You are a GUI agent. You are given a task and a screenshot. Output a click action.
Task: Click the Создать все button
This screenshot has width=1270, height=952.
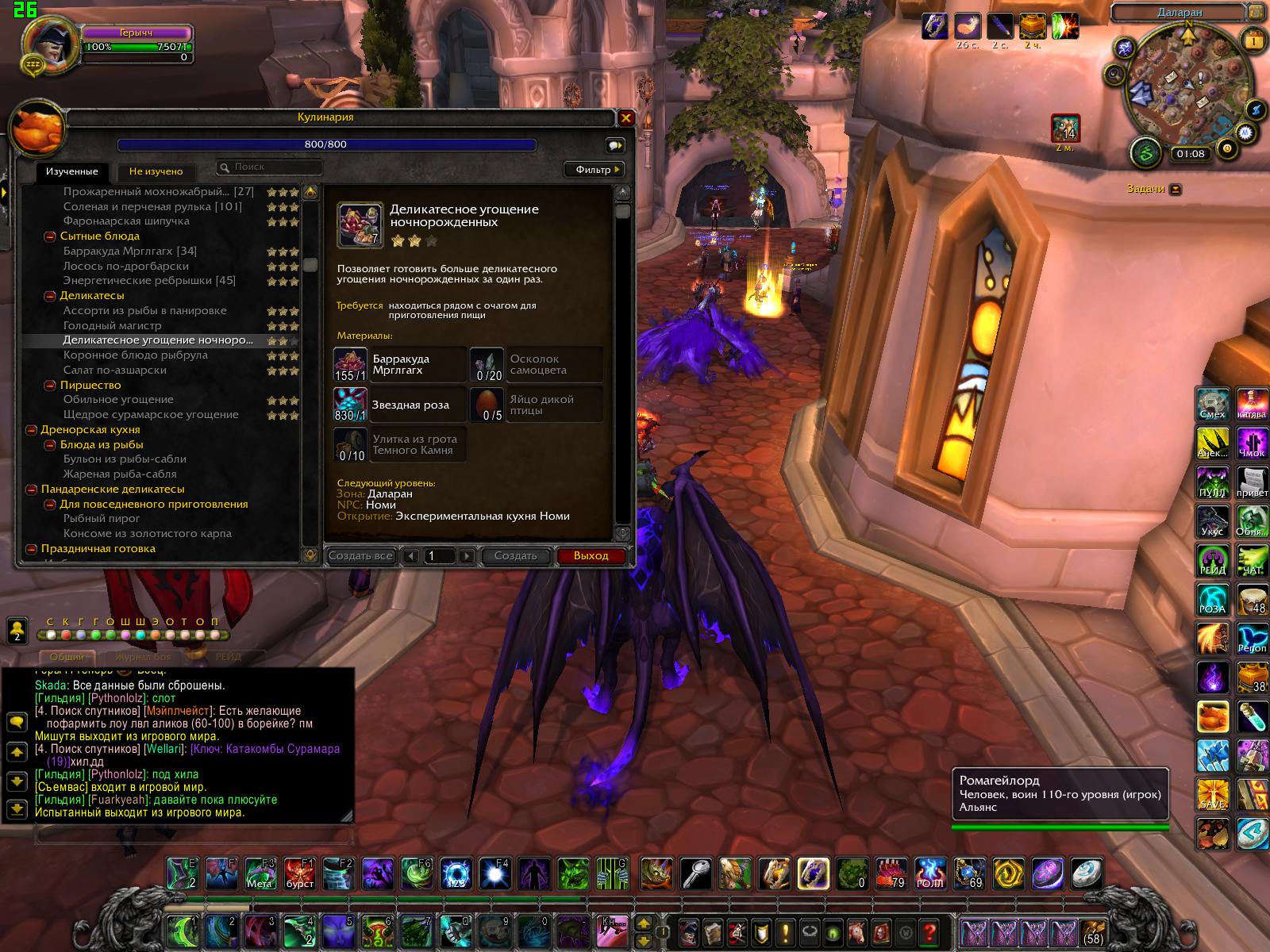(x=360, y=556)
